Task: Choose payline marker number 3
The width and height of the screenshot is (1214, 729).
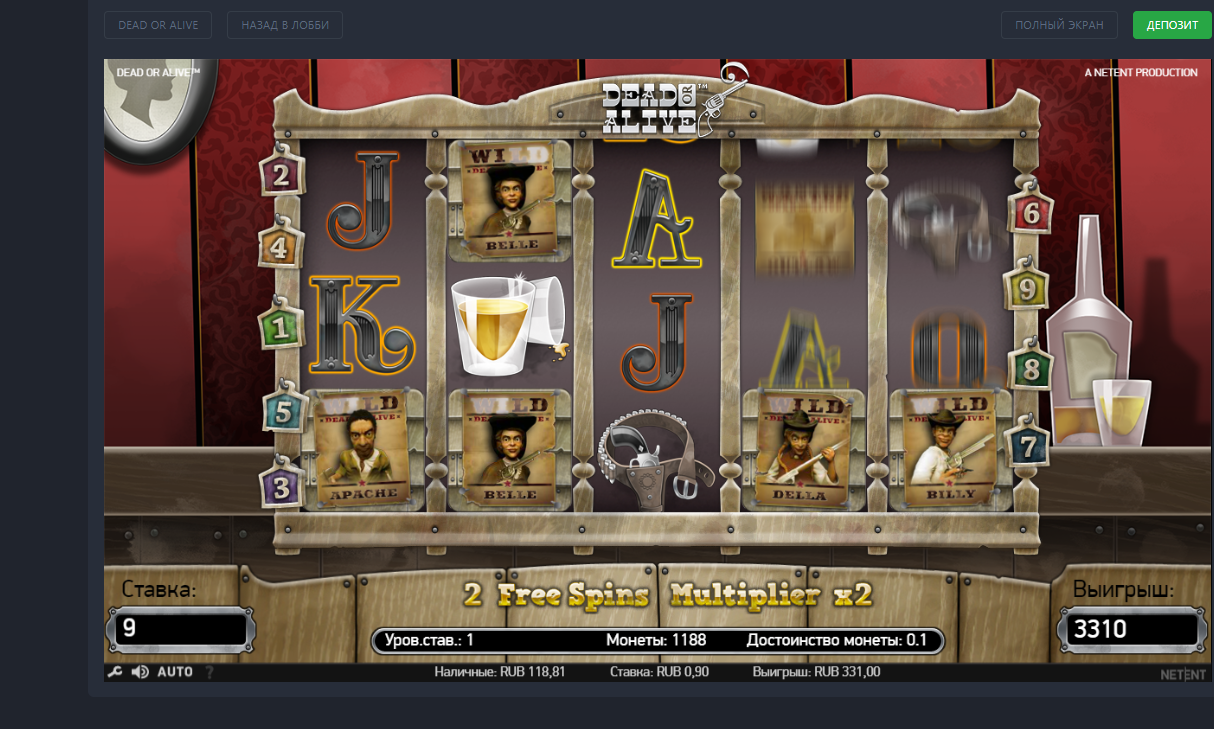Action: [282, 488]
